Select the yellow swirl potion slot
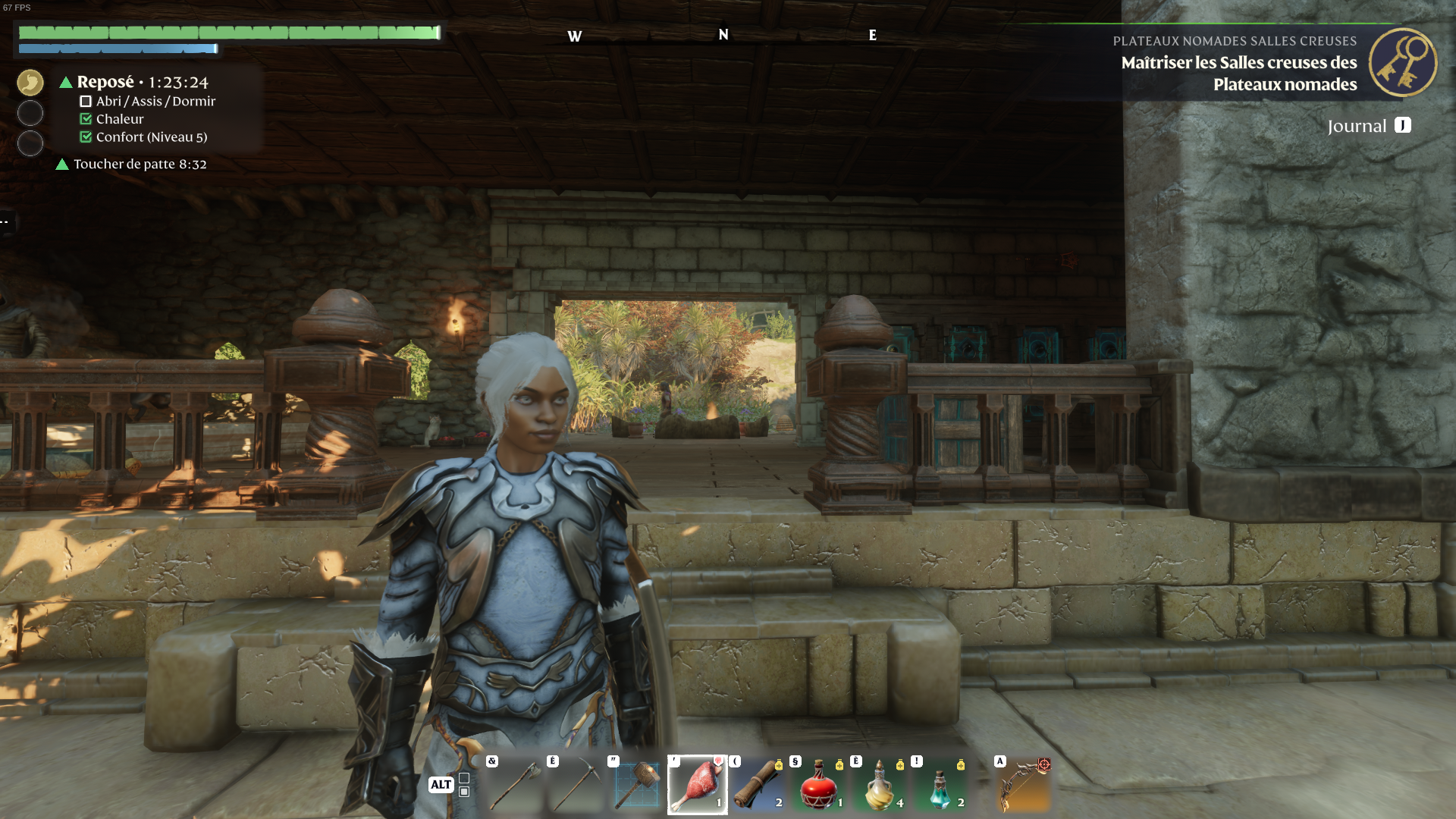Viewport: 1456px width, 819px height. (880, 785)
